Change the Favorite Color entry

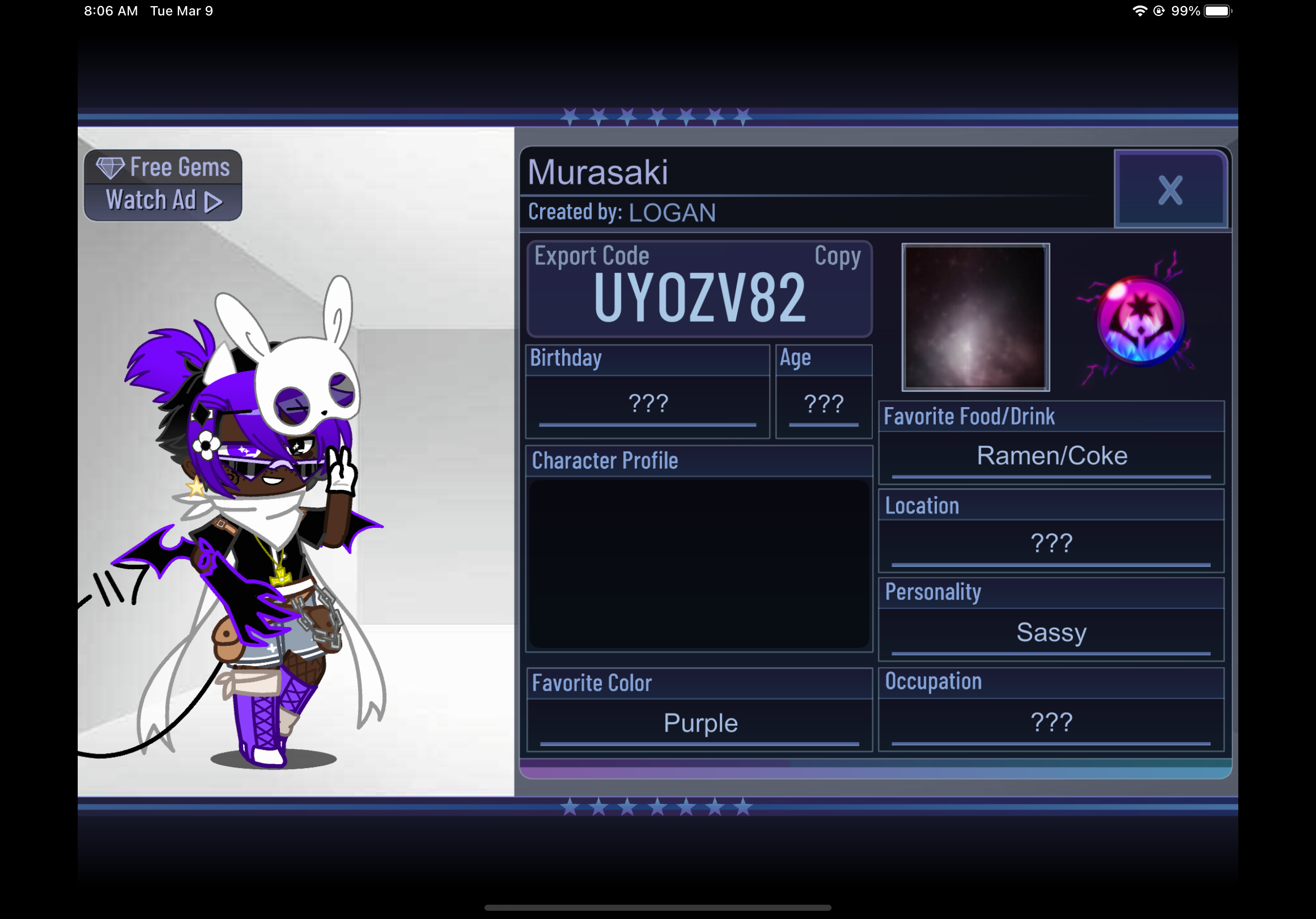point(700,723)
